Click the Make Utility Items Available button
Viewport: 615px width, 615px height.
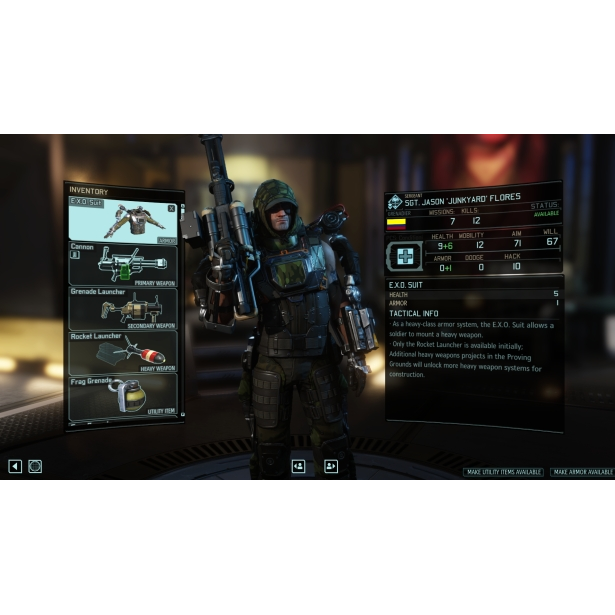[504, 472]
